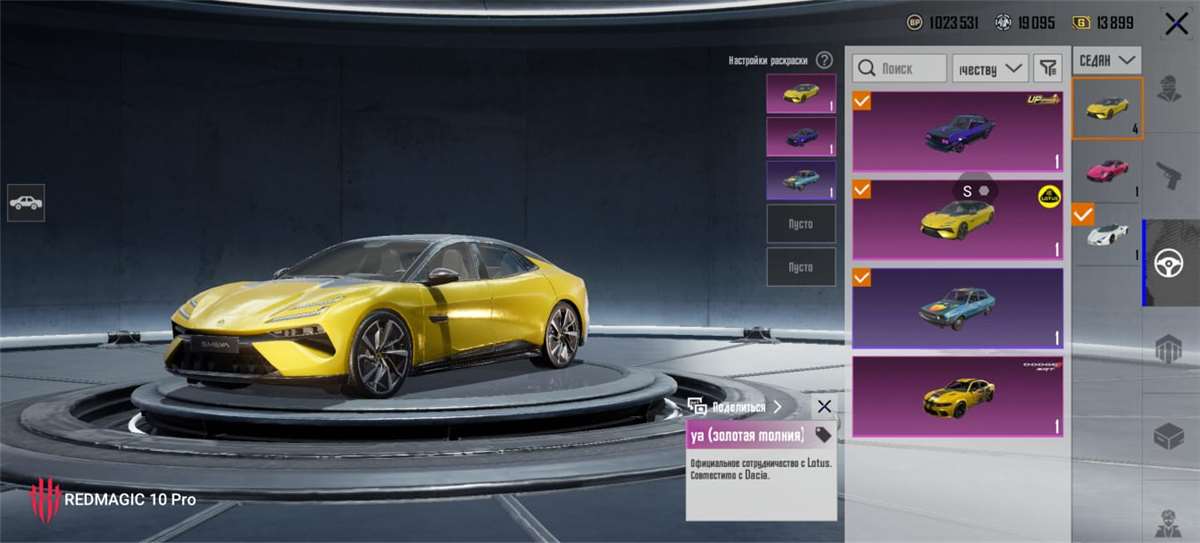The width and height of the screenshot is (1200, 543).
Task: Expand the СЕДАН vehicle type dropdown
Action: (1107, 61)
